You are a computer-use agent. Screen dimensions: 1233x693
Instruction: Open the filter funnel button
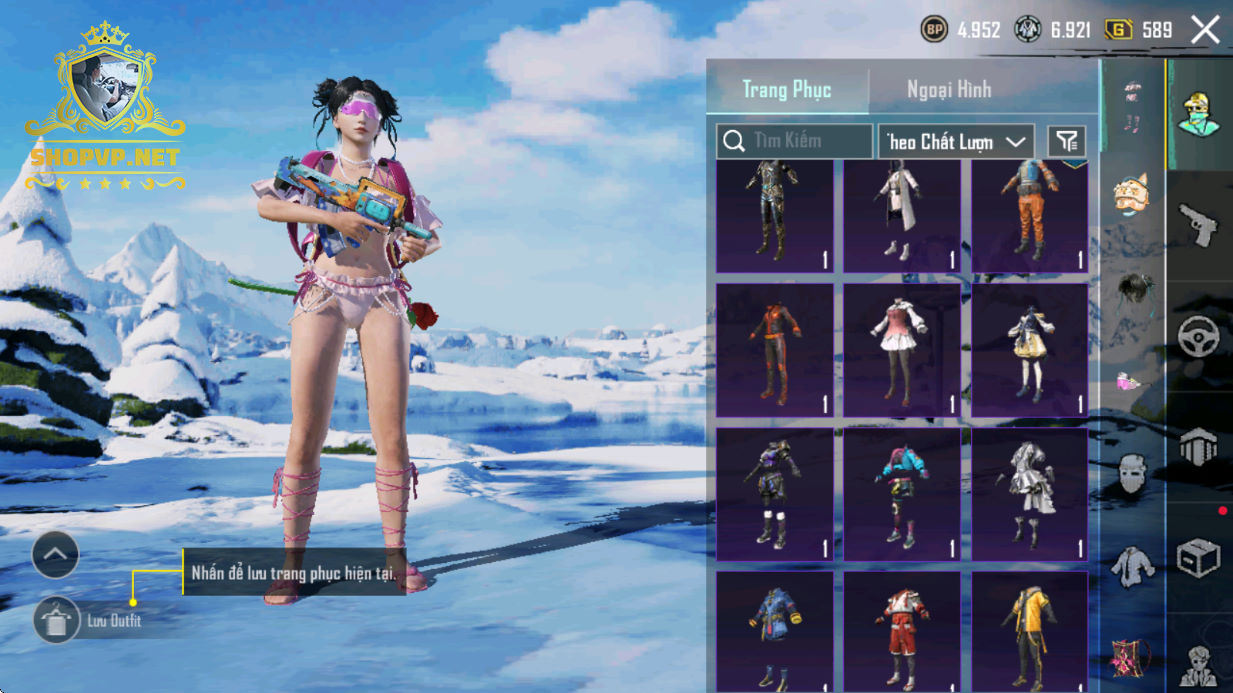1066,142
